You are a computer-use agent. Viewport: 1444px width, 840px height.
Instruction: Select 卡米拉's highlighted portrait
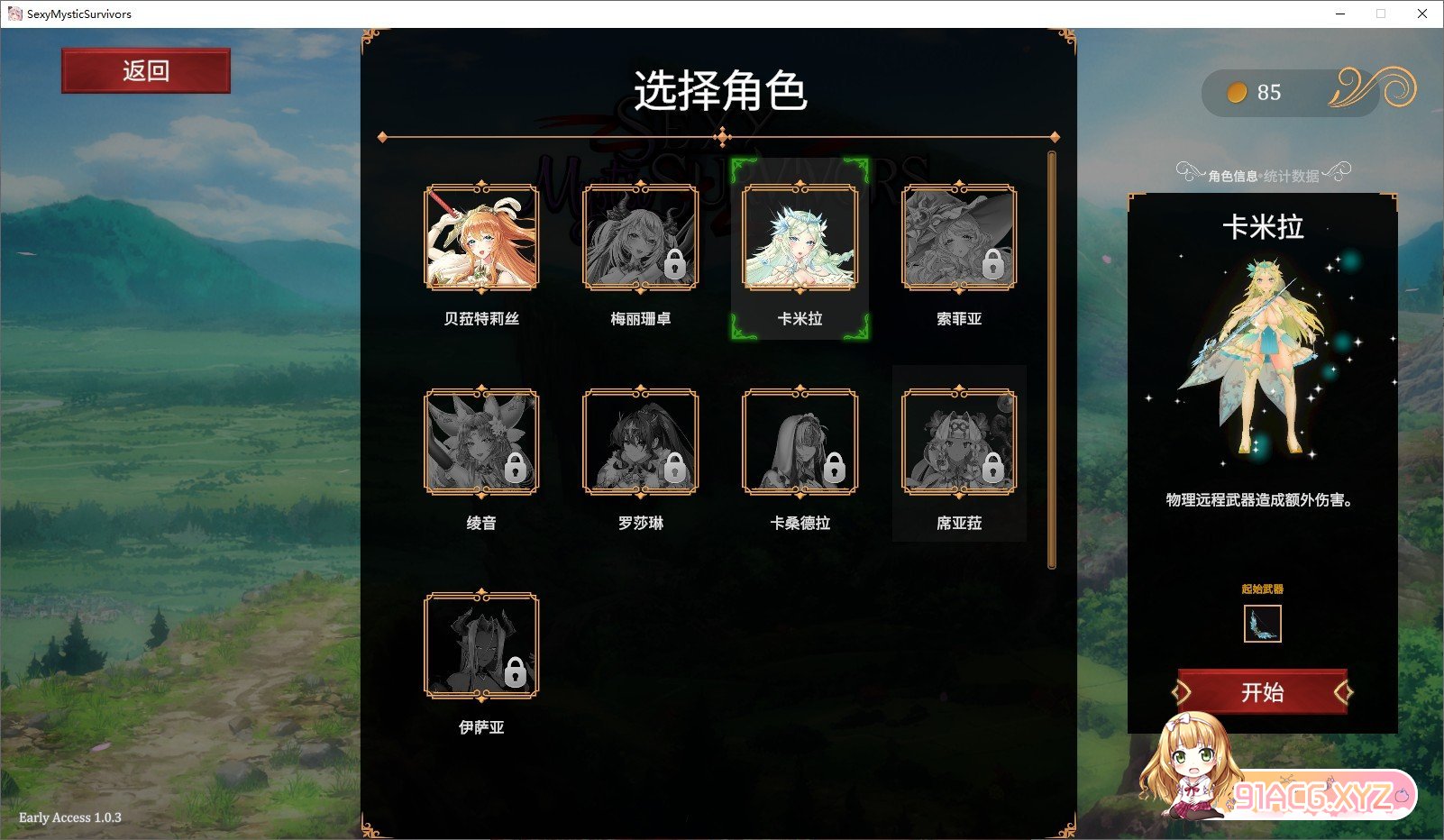(799, 239)
